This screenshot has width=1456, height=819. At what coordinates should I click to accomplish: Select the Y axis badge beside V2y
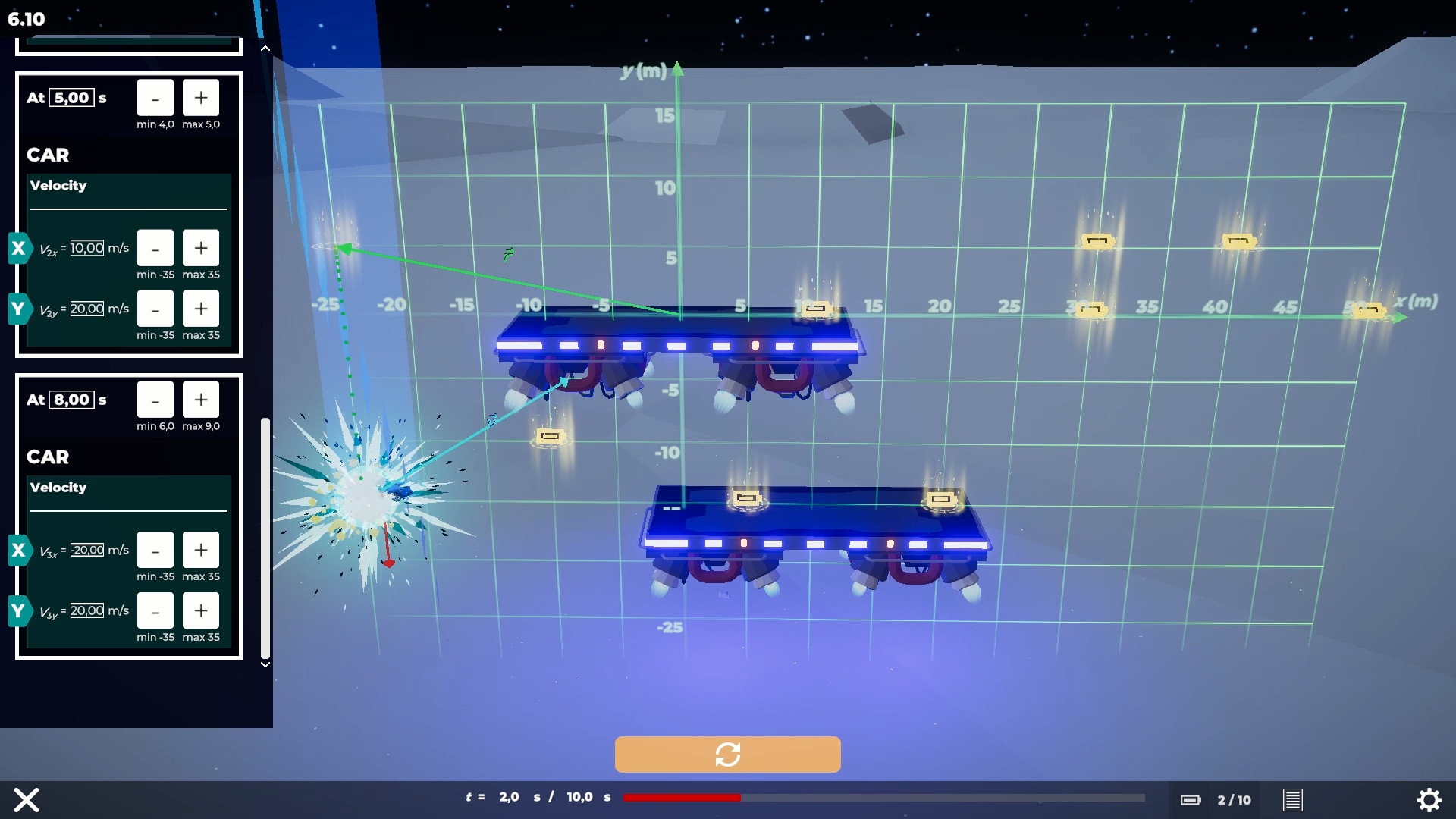19,309
